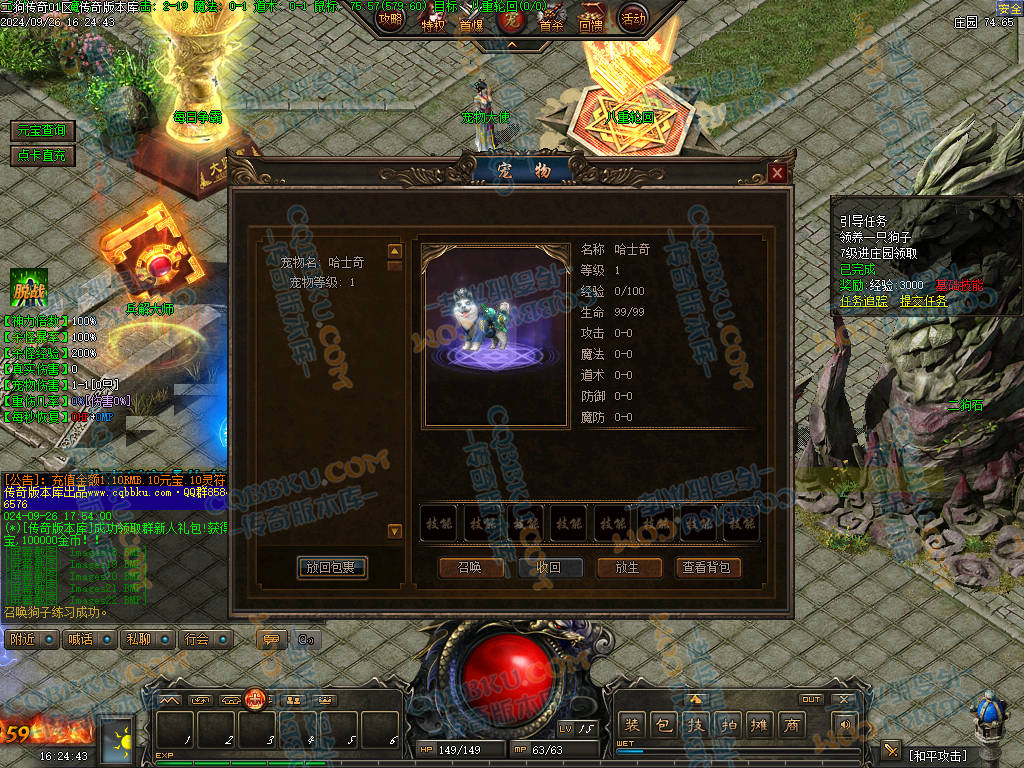Recall the pet with 收回 button

pos(549,567)
